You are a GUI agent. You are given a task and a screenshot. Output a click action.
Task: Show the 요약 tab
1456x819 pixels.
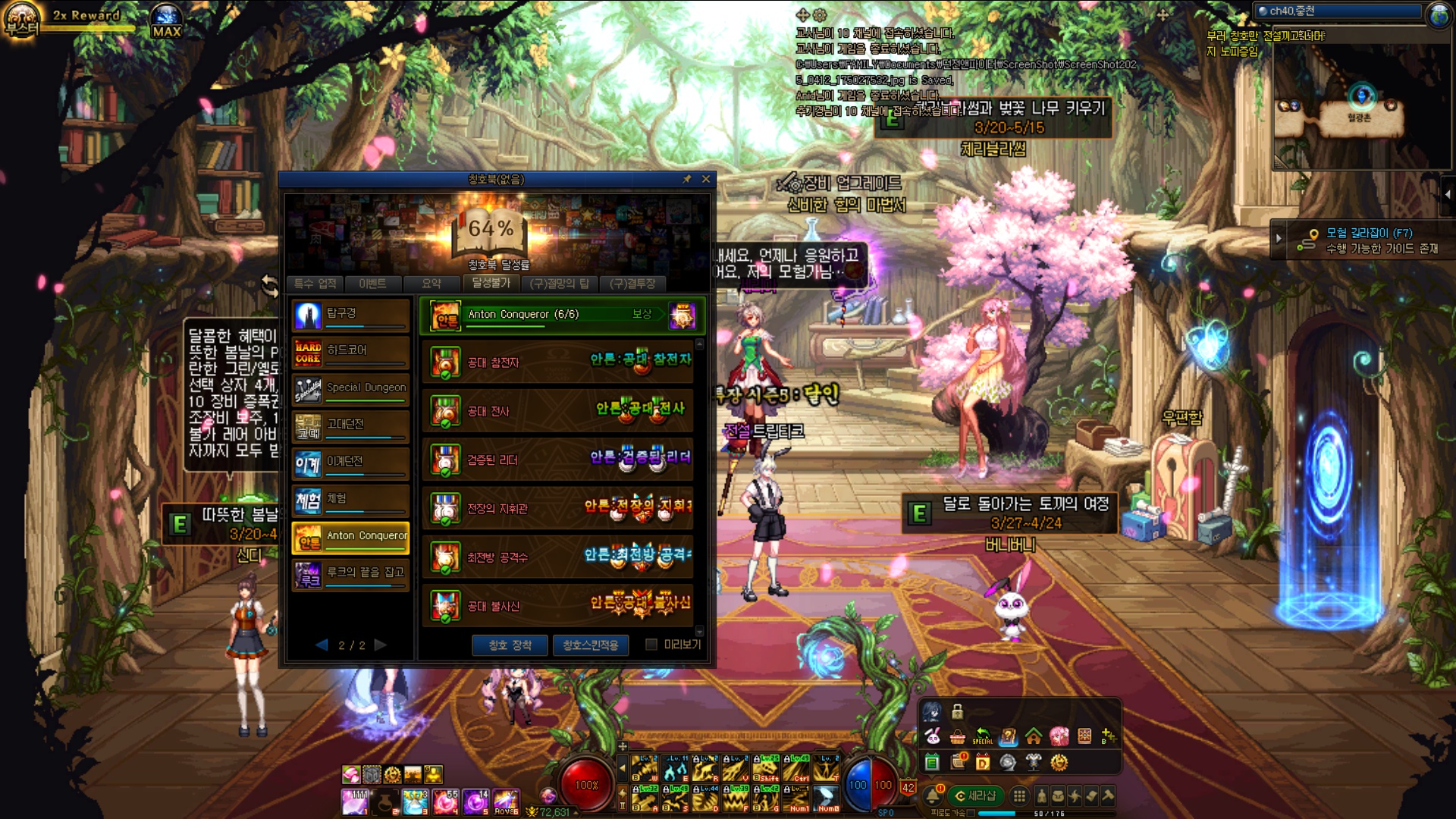pos(431,284)
